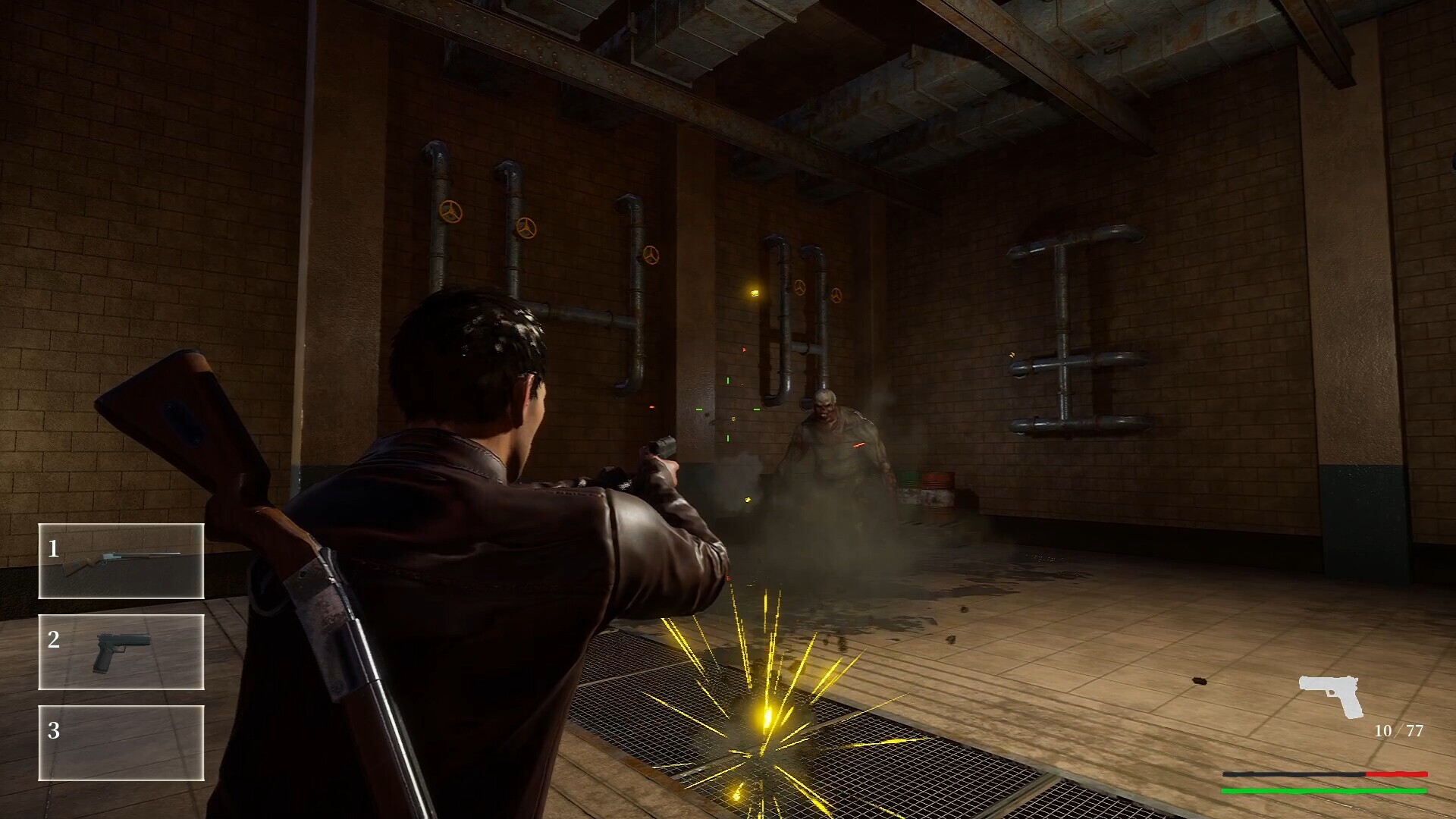
Task: Click the equipped pistol icon above ammo
Action: click(1332, 695)
